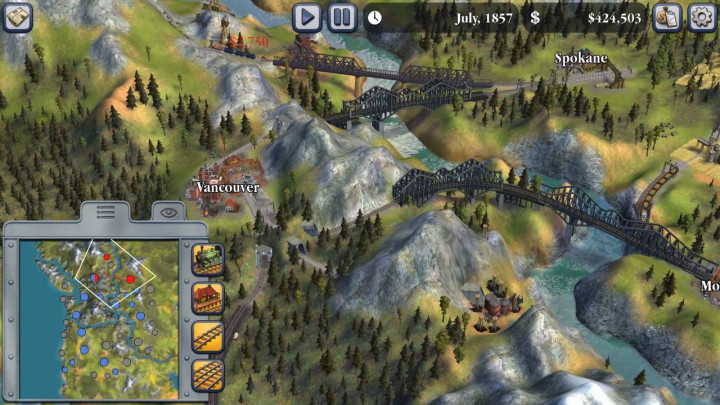Click the large red city marker on minimap
Viewport: 720px width, 405px height.
tap(130, 279)
